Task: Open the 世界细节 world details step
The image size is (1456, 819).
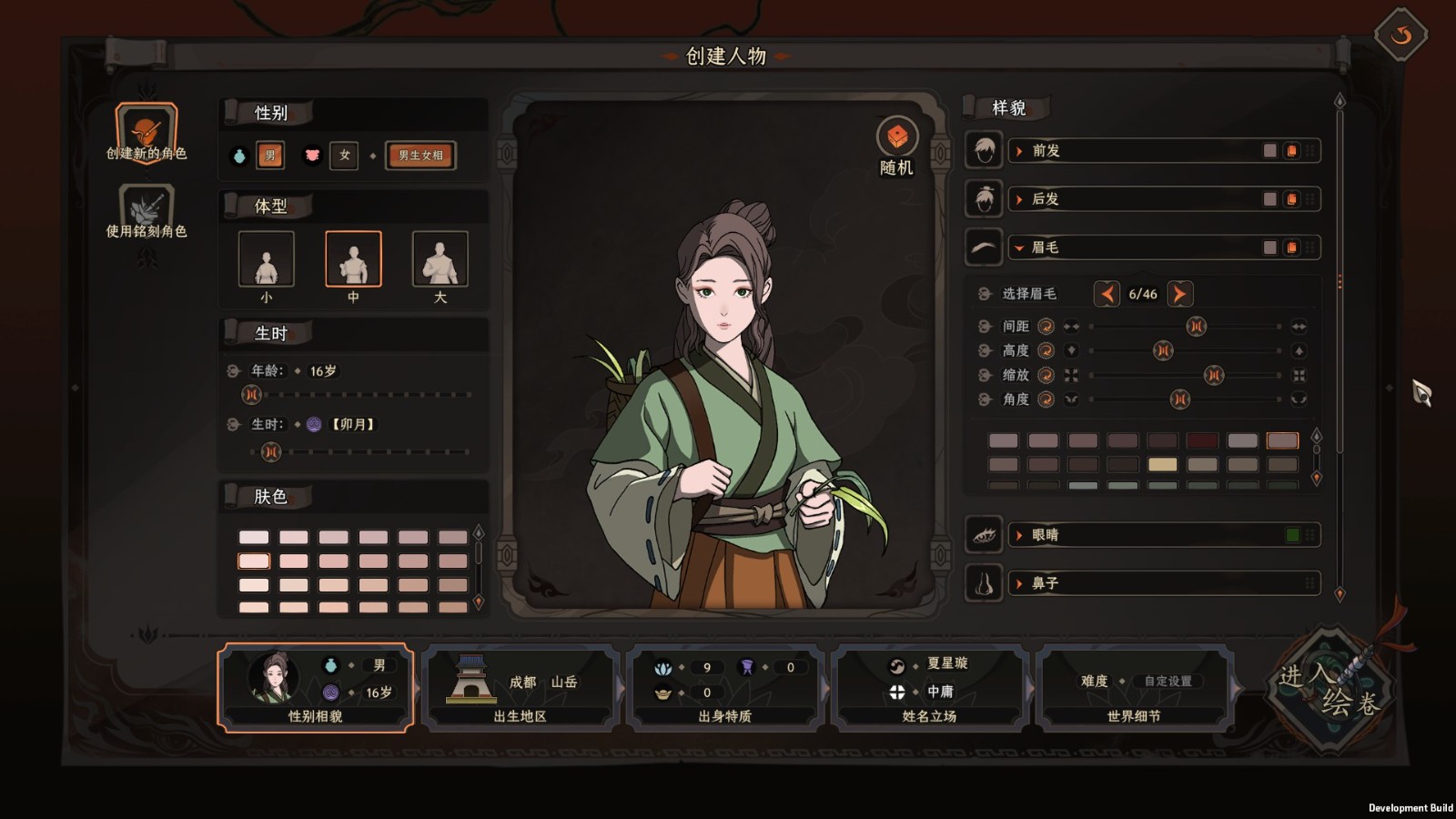Action: 1134,688
